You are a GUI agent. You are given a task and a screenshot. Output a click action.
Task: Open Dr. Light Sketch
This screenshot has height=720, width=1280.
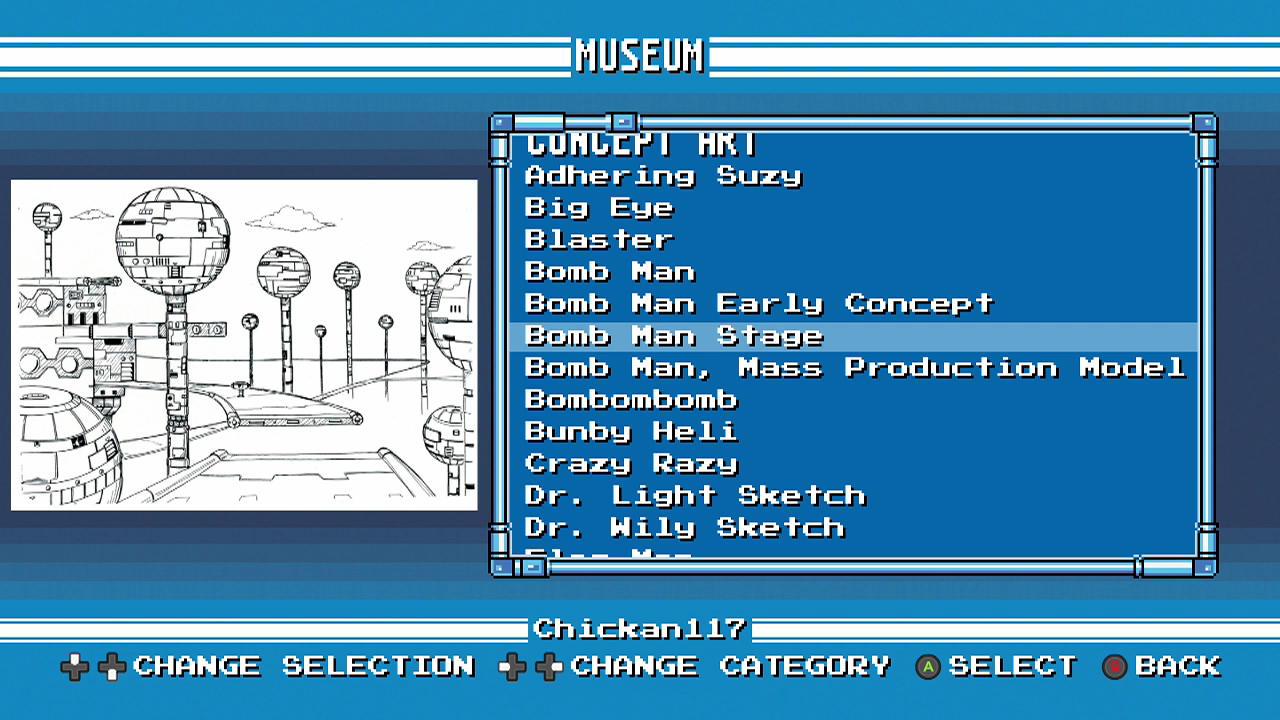tap(695, 496)
